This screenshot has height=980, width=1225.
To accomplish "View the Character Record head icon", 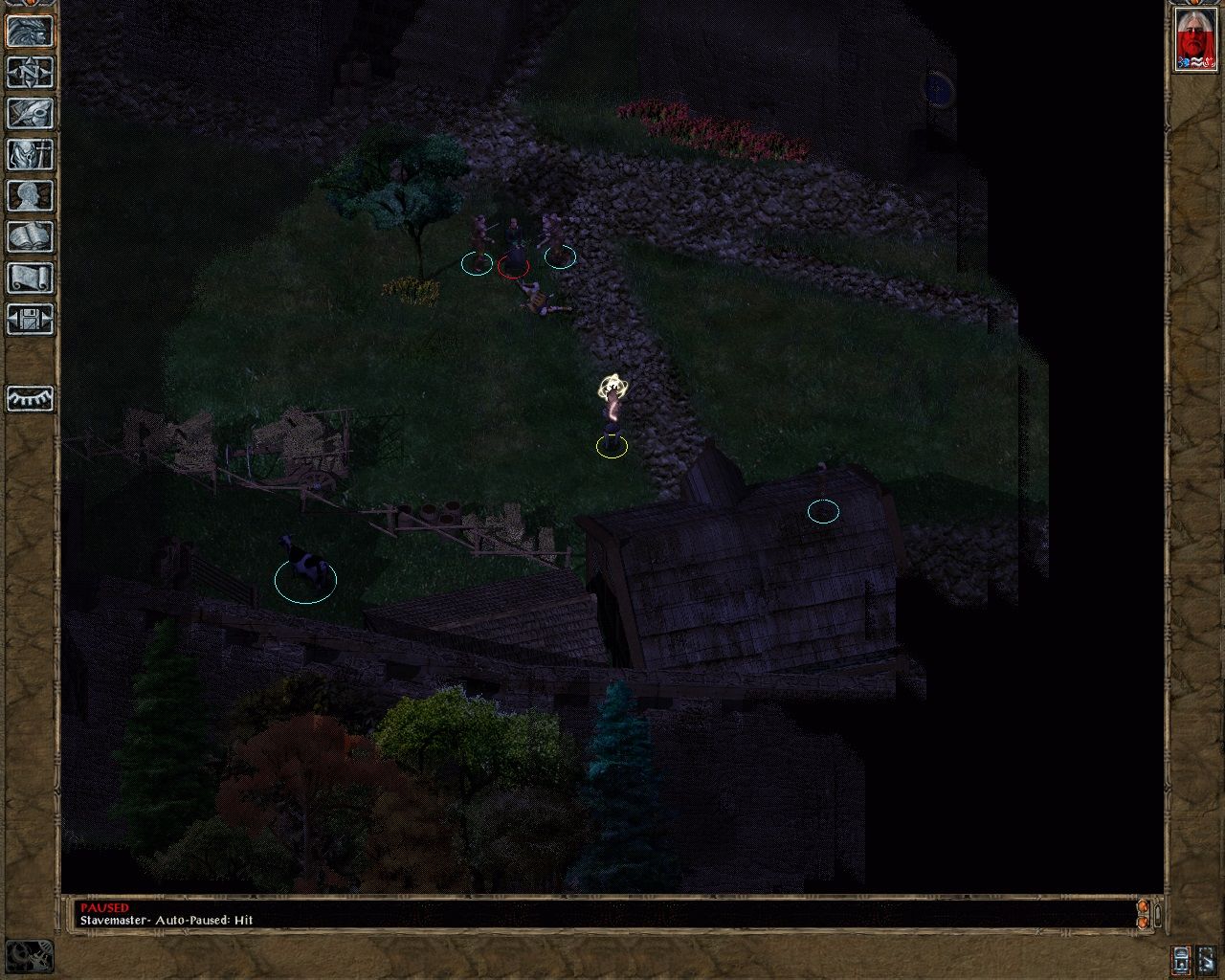I will [29, 195].
